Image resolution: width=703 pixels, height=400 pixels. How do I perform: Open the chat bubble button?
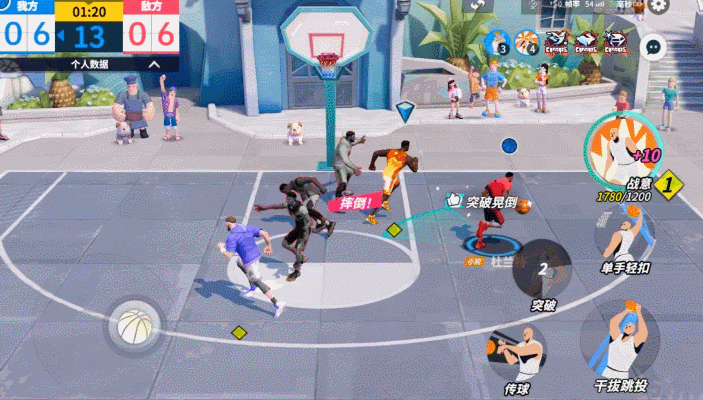pos(653,45)
